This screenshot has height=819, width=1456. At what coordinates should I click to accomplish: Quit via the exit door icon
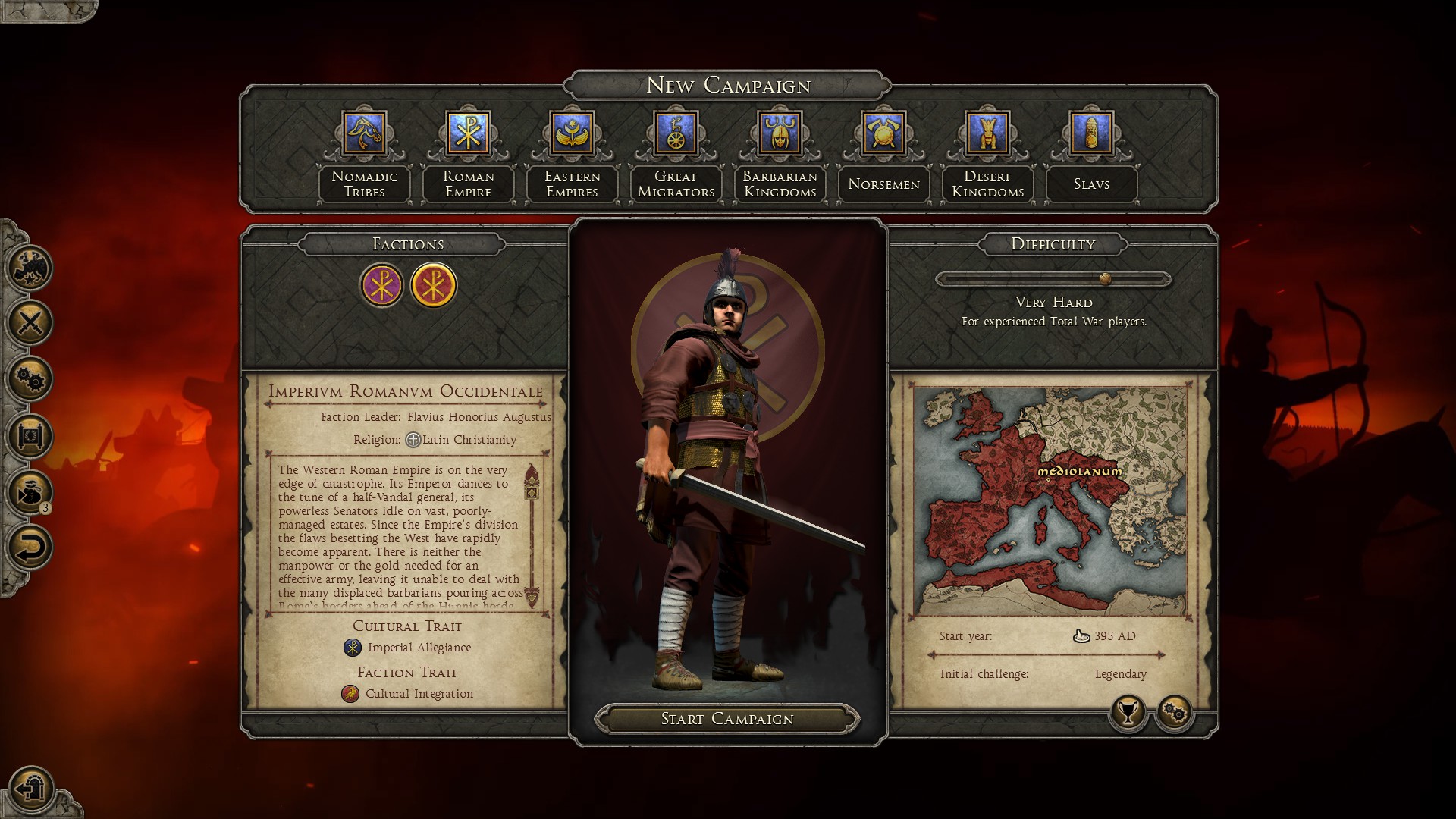(32, 789)
